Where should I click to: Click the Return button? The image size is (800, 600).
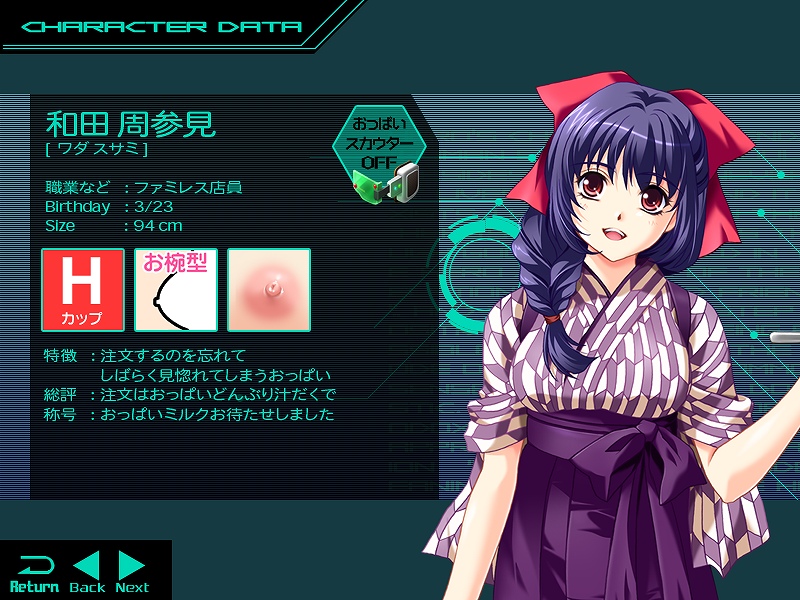click(x=34, y=572)
